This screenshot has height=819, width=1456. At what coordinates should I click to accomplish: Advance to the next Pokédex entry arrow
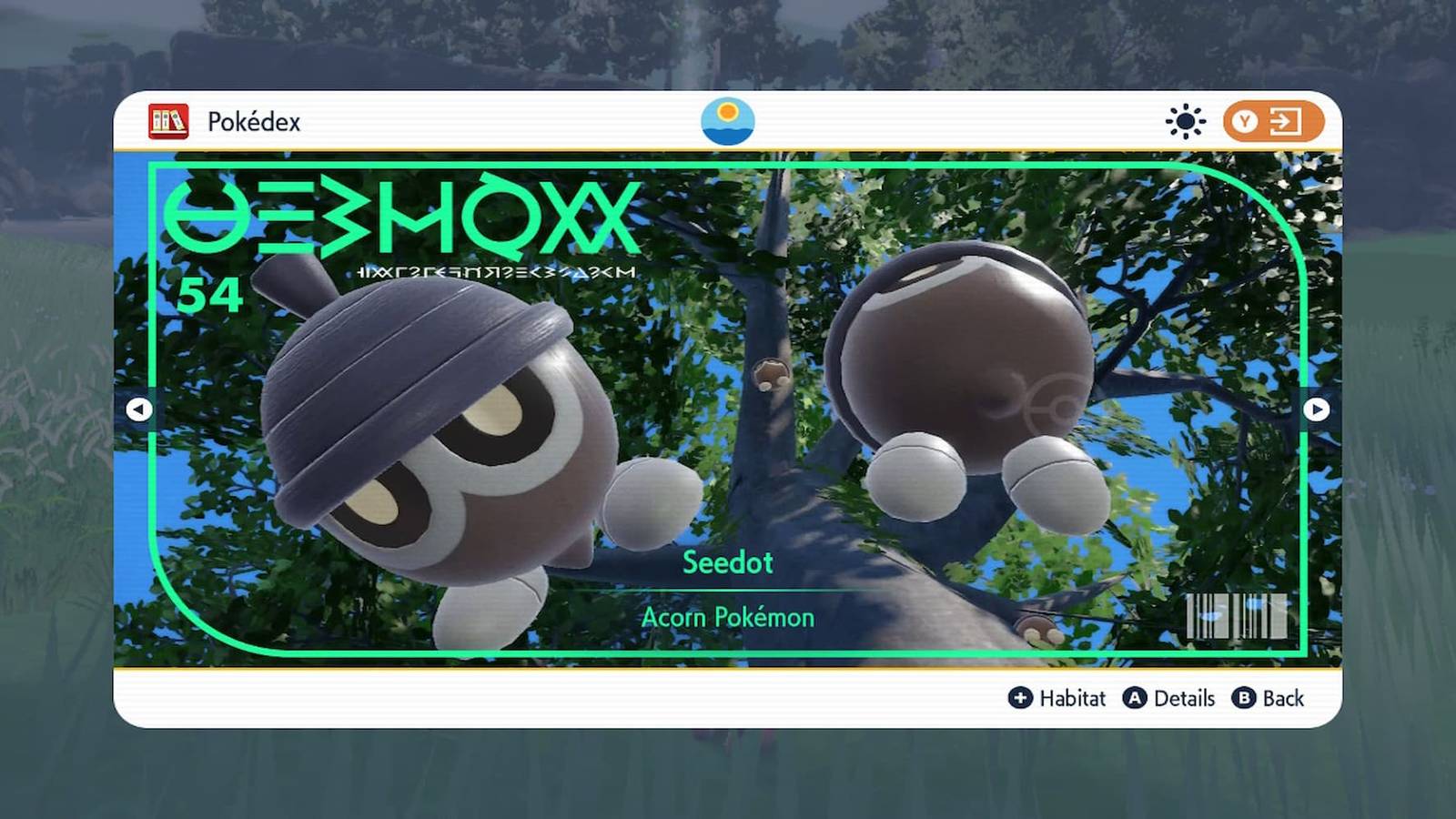tap(1316, 409)
